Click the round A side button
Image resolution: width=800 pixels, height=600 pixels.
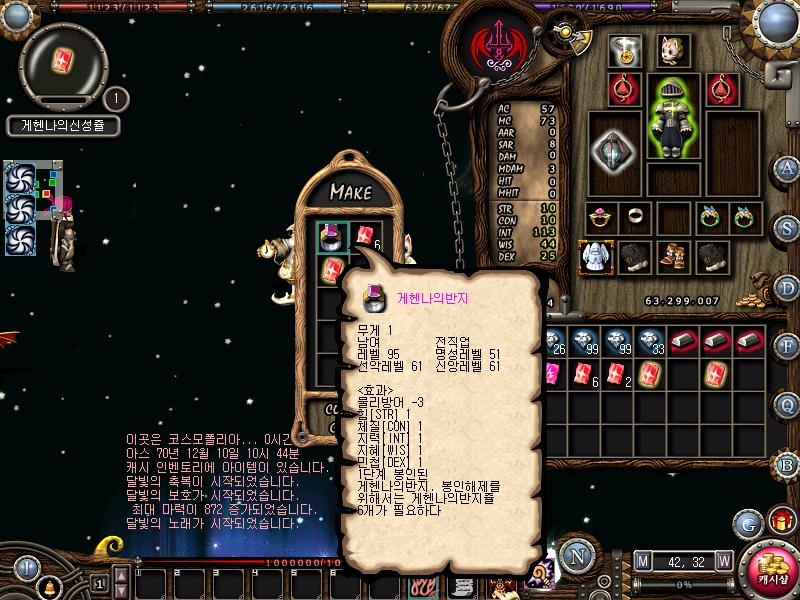coord(788,168)
